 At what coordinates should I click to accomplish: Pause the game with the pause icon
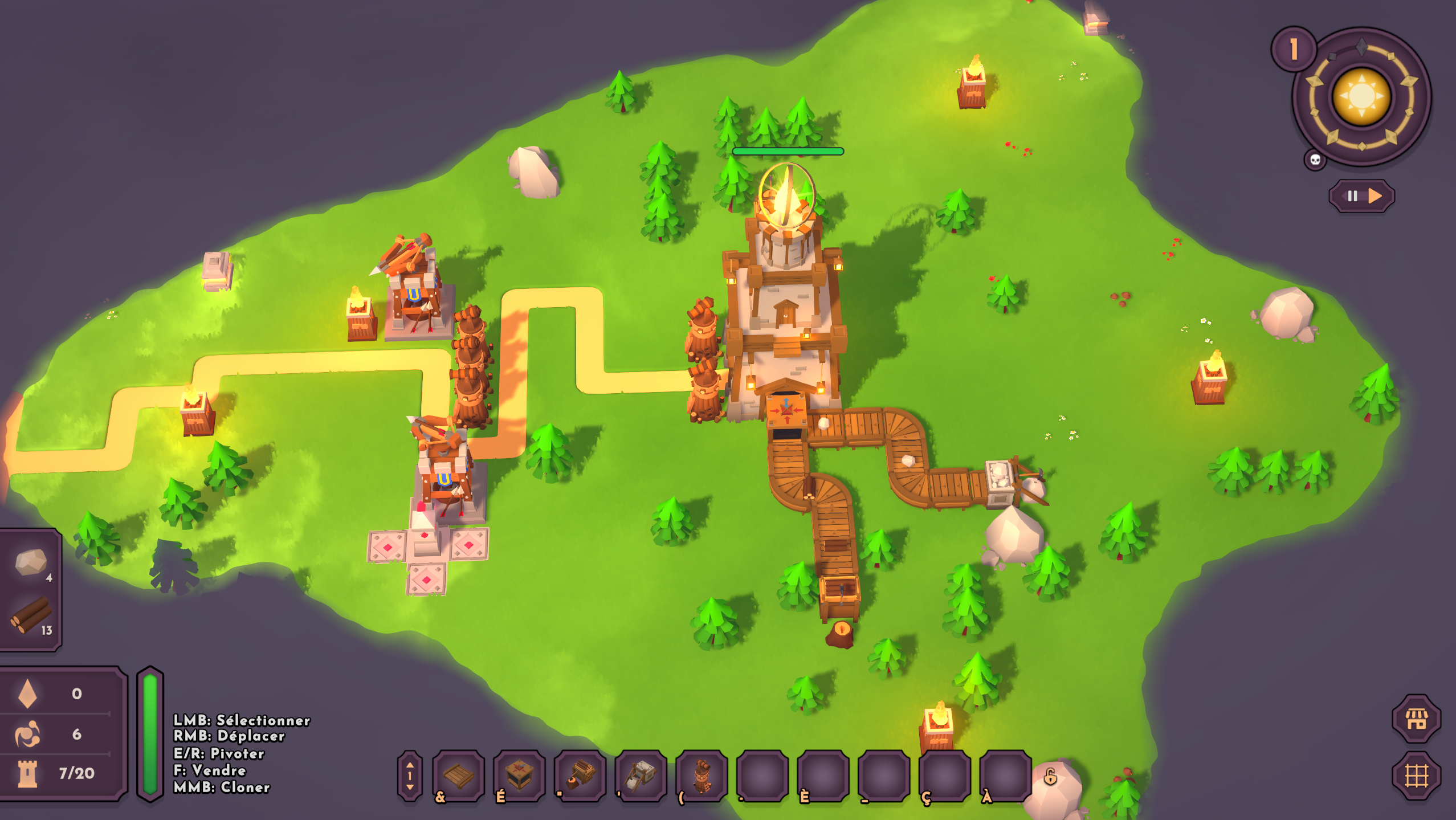point(1352,196)
